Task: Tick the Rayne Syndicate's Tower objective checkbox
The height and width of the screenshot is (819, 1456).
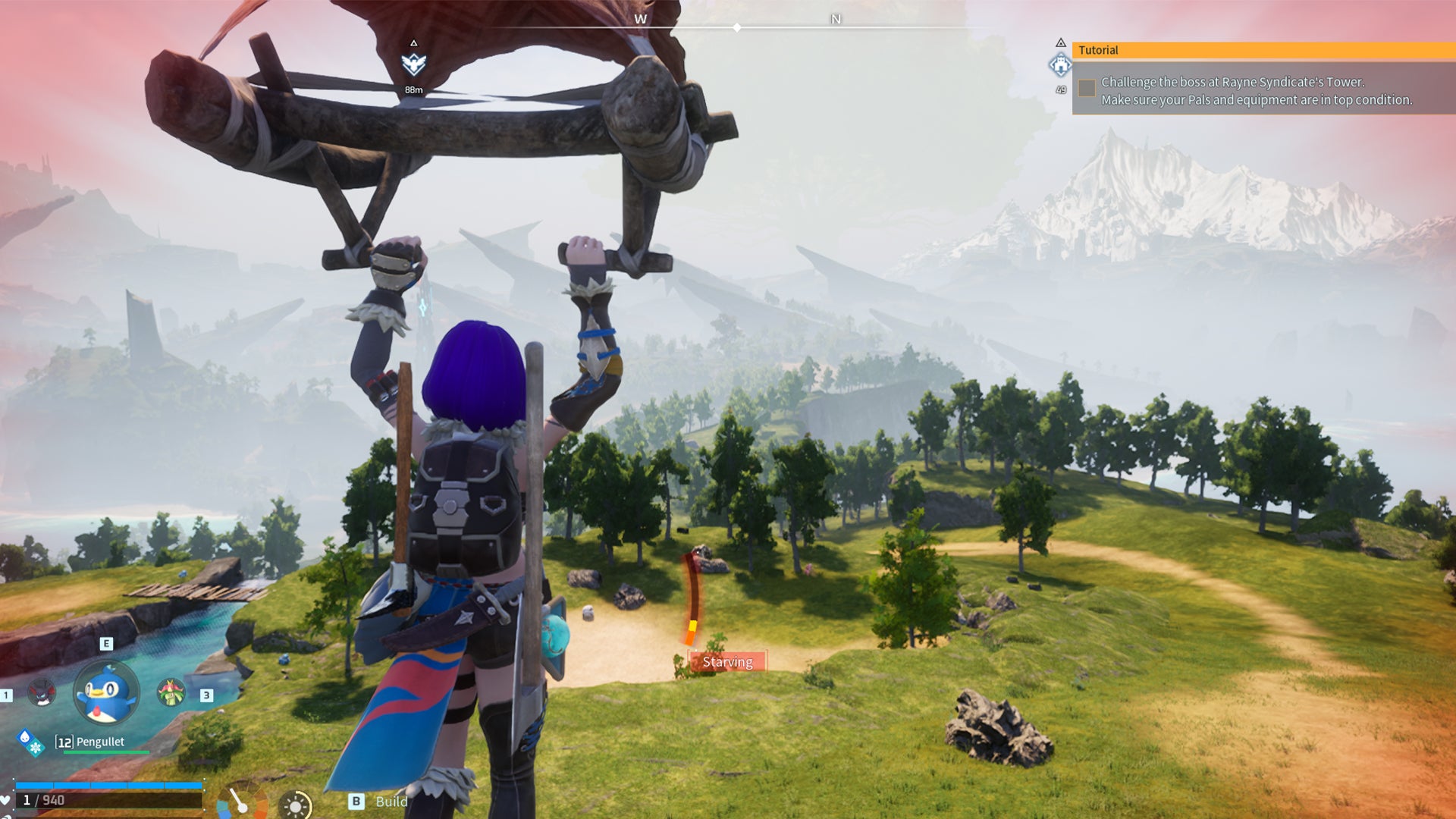Action: tap(1087, 88)
